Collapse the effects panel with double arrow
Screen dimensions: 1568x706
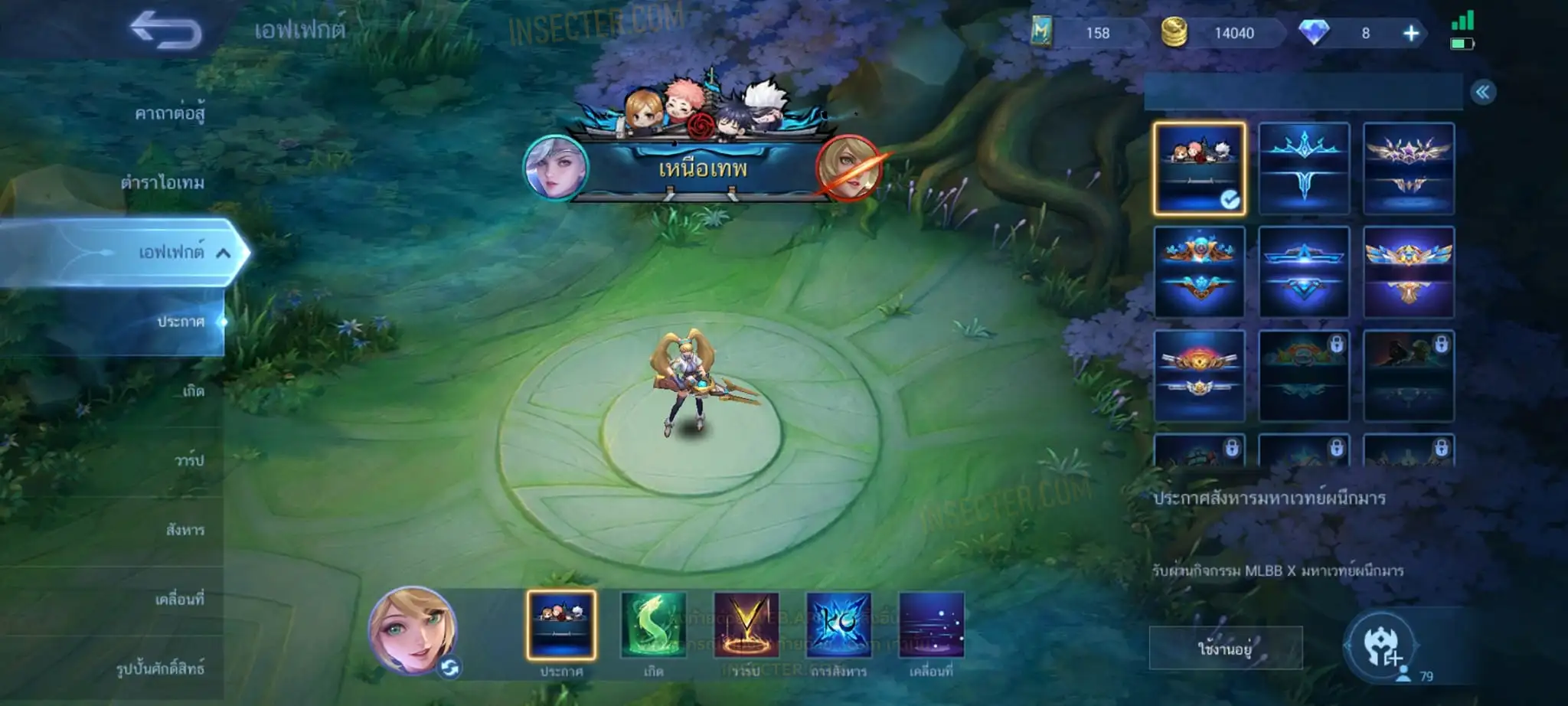[x=1482, y=93]
